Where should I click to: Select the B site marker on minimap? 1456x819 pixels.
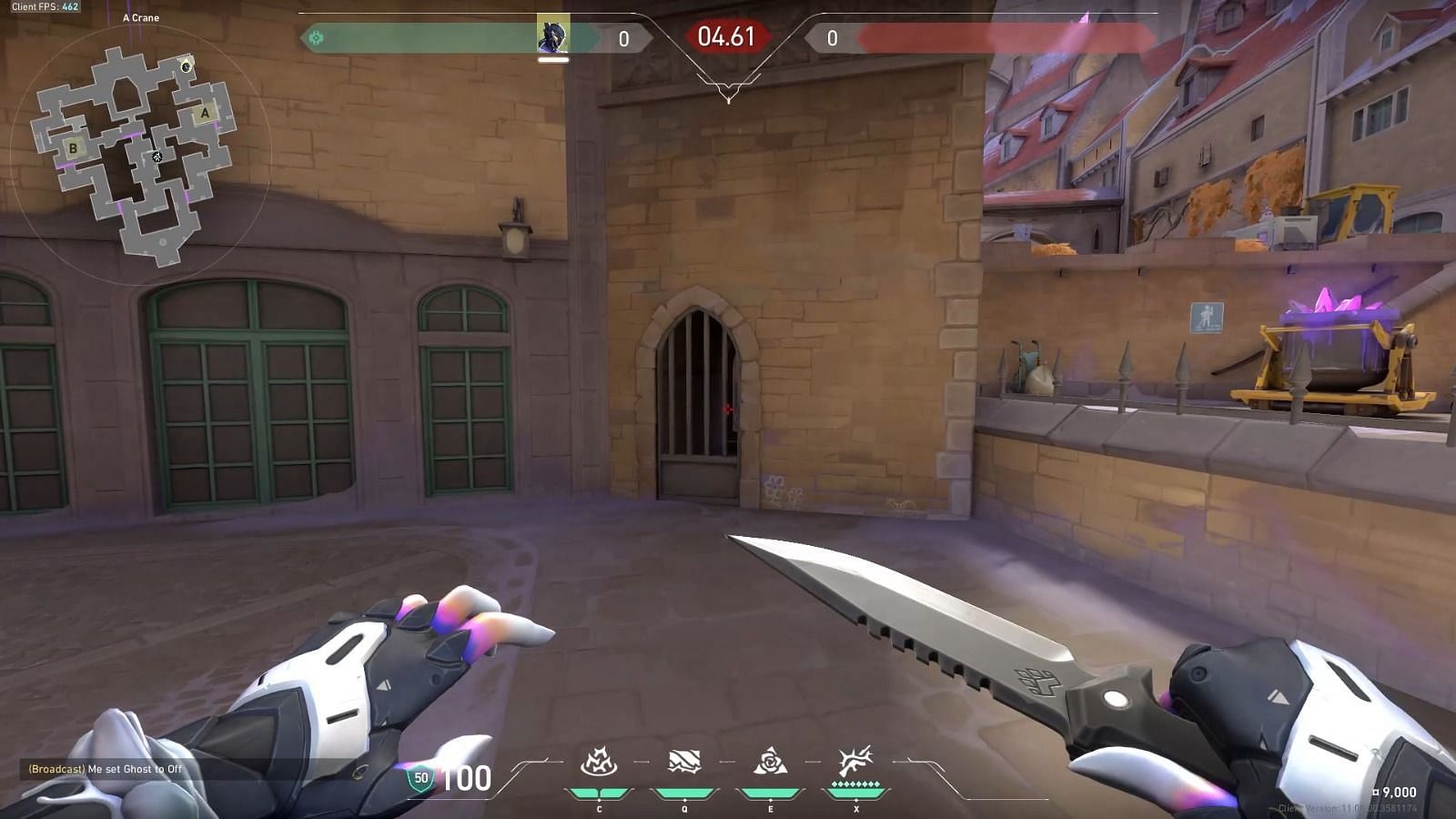tap(74, 147)
